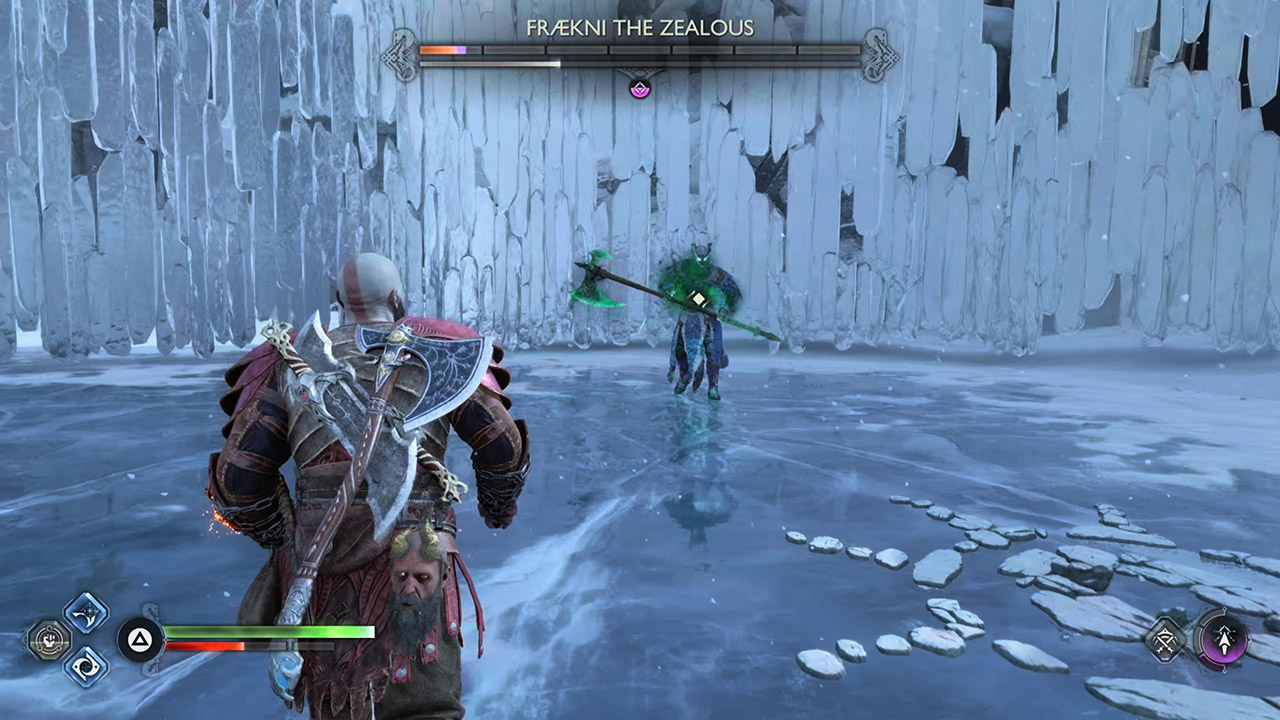The width and height of the screenshot is (1280, 720).
Task: Click the crossed-arrows diamond icon
Action: pos(1166,639)
